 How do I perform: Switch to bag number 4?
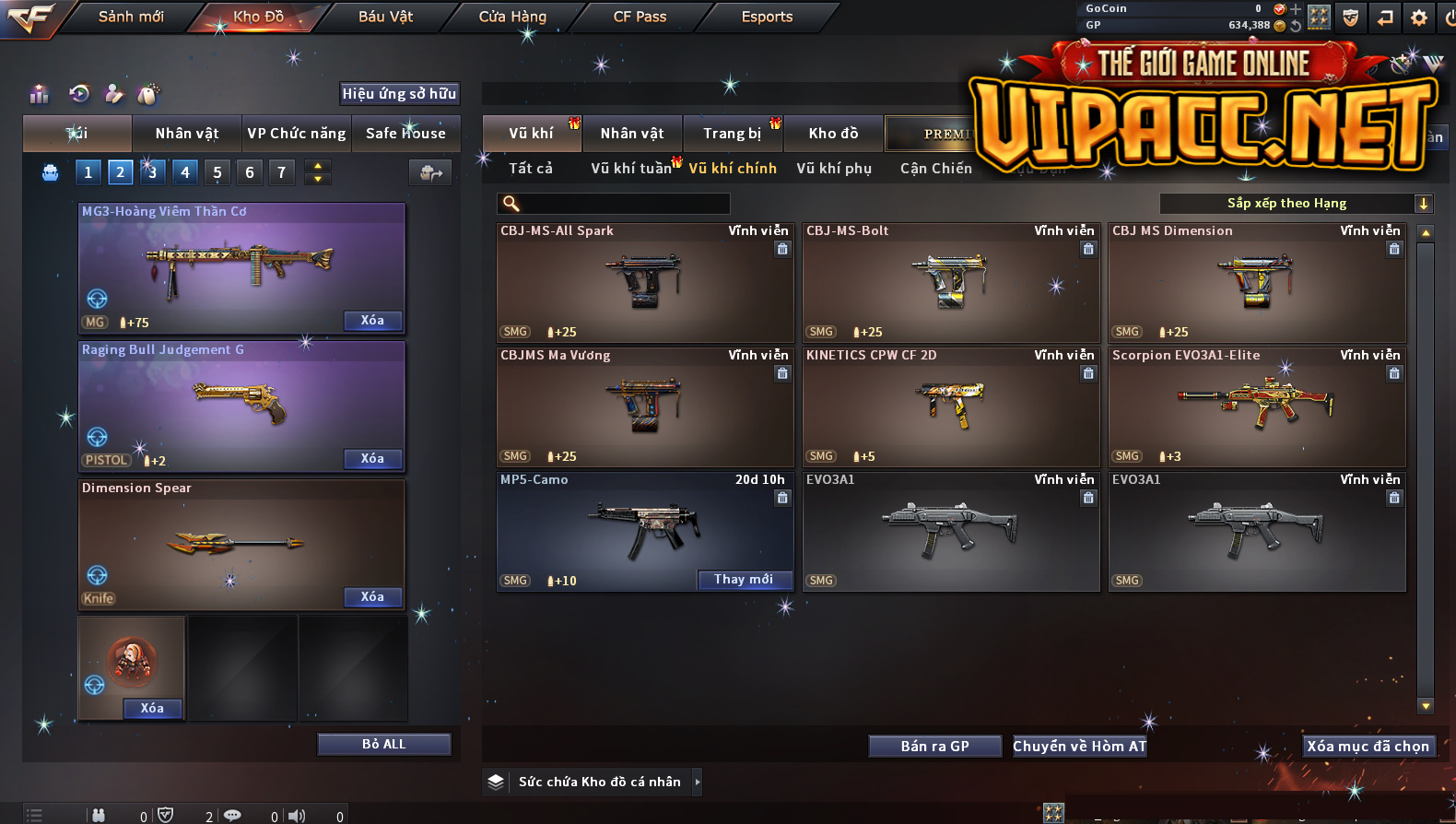click(x=185, y=172)
